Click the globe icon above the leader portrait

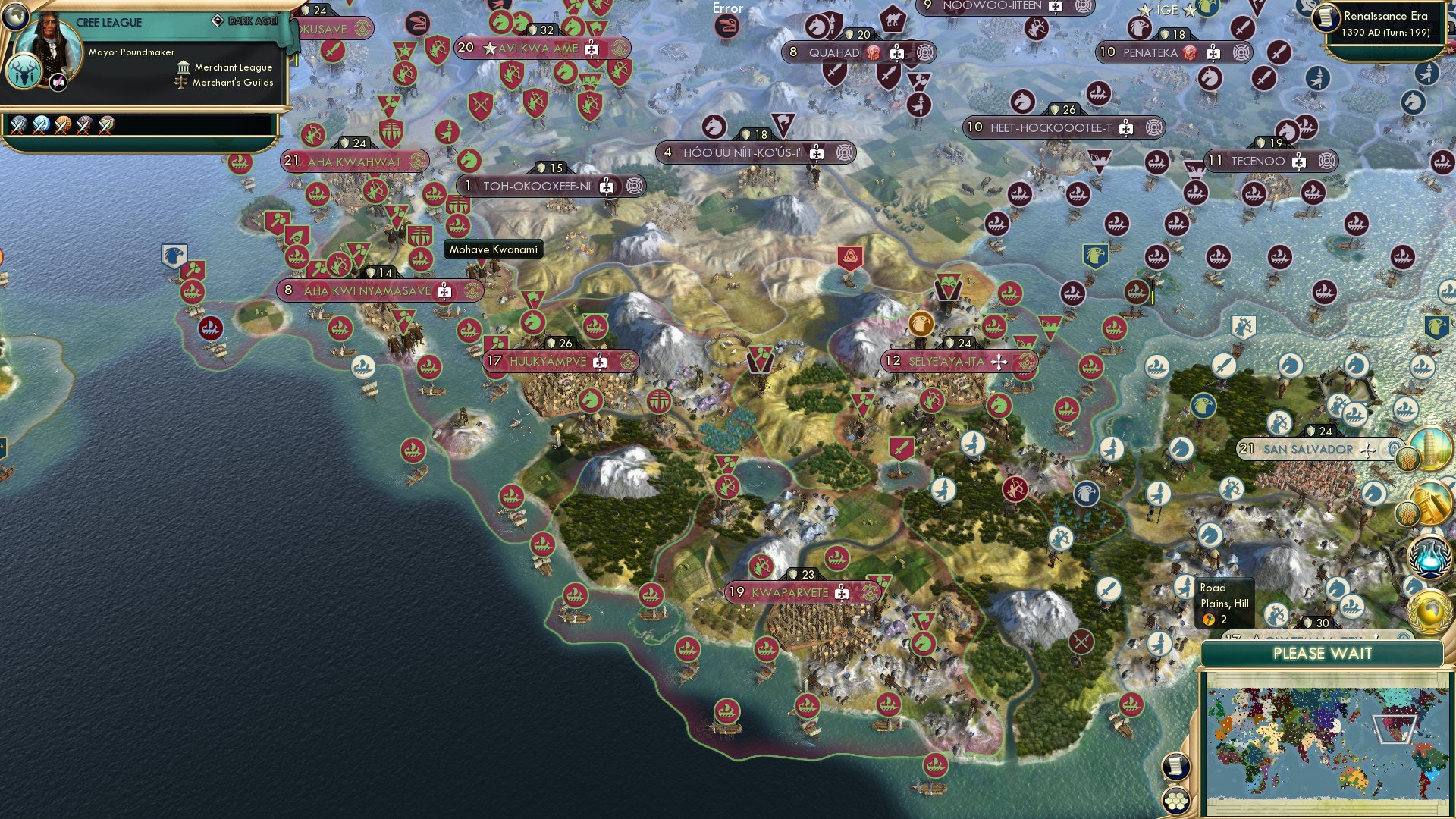pyautogui.click(x=14, y=17)
